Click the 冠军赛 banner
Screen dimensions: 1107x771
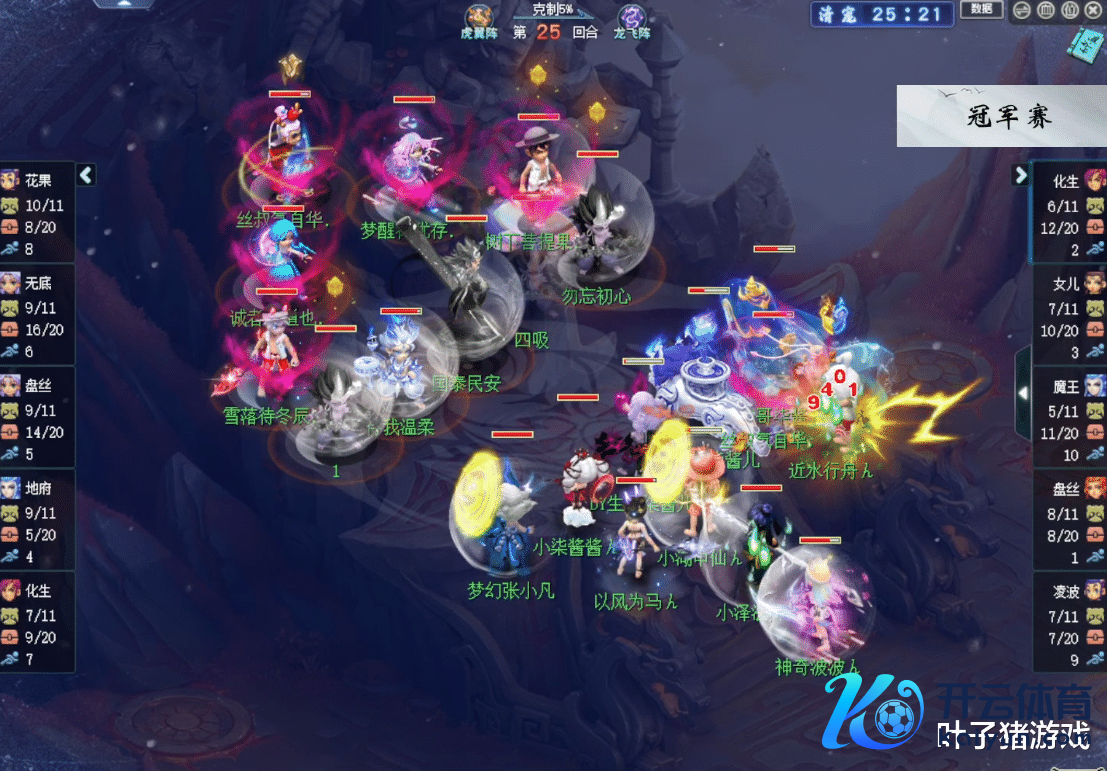(1000, 117)
